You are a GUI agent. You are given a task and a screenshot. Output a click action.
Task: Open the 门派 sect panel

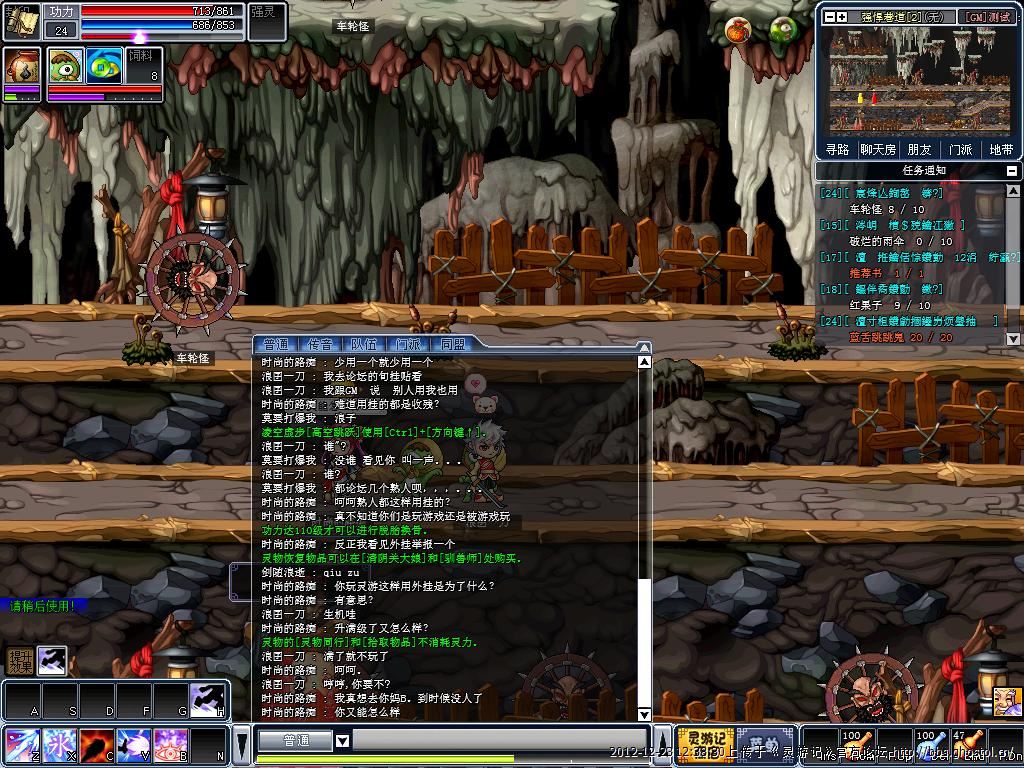pyautogui.click(x=960, y=149)
